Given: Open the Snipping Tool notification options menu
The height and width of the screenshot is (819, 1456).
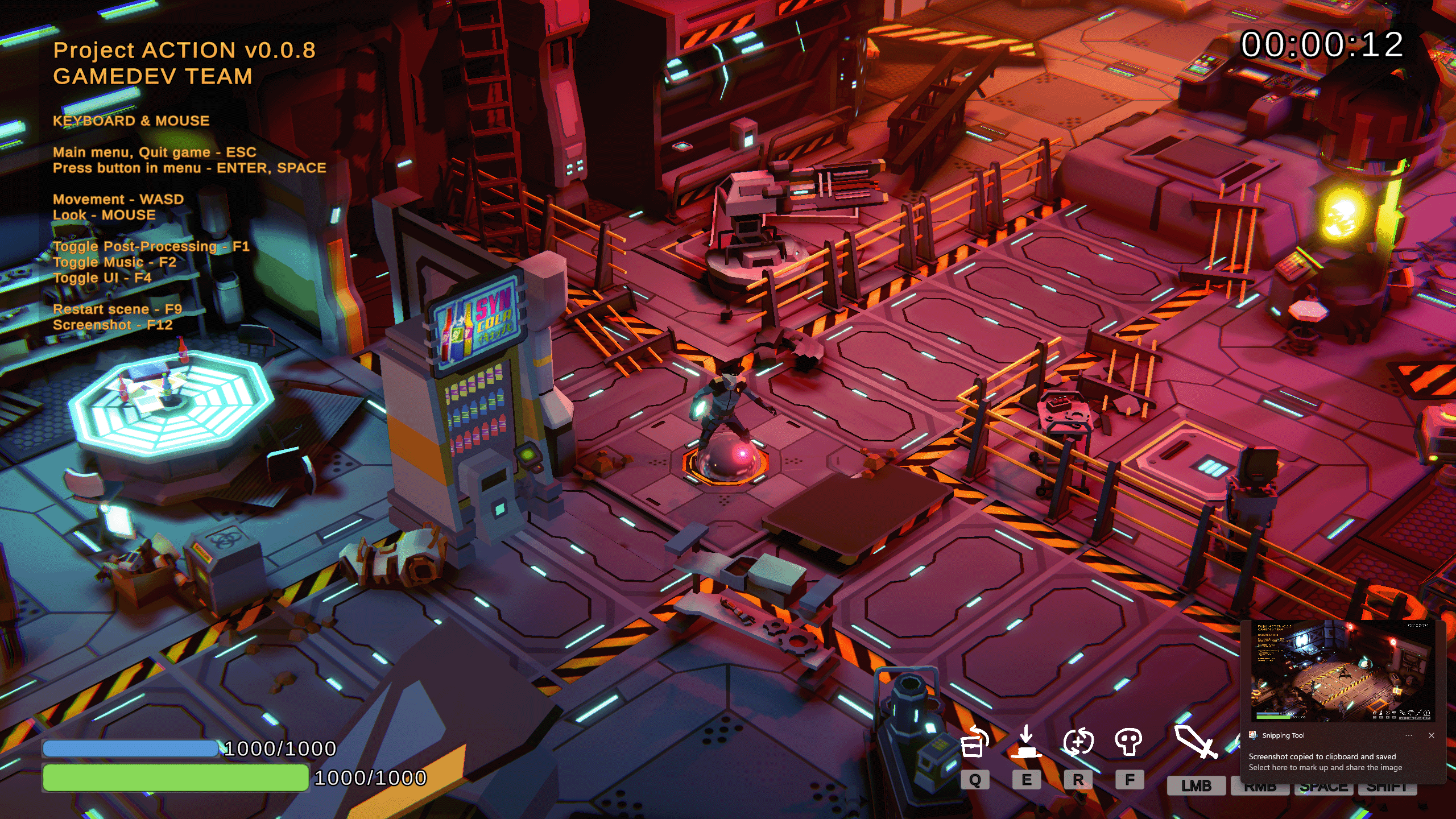Looking at the screenshot, I should click(x=1409, y=735).
